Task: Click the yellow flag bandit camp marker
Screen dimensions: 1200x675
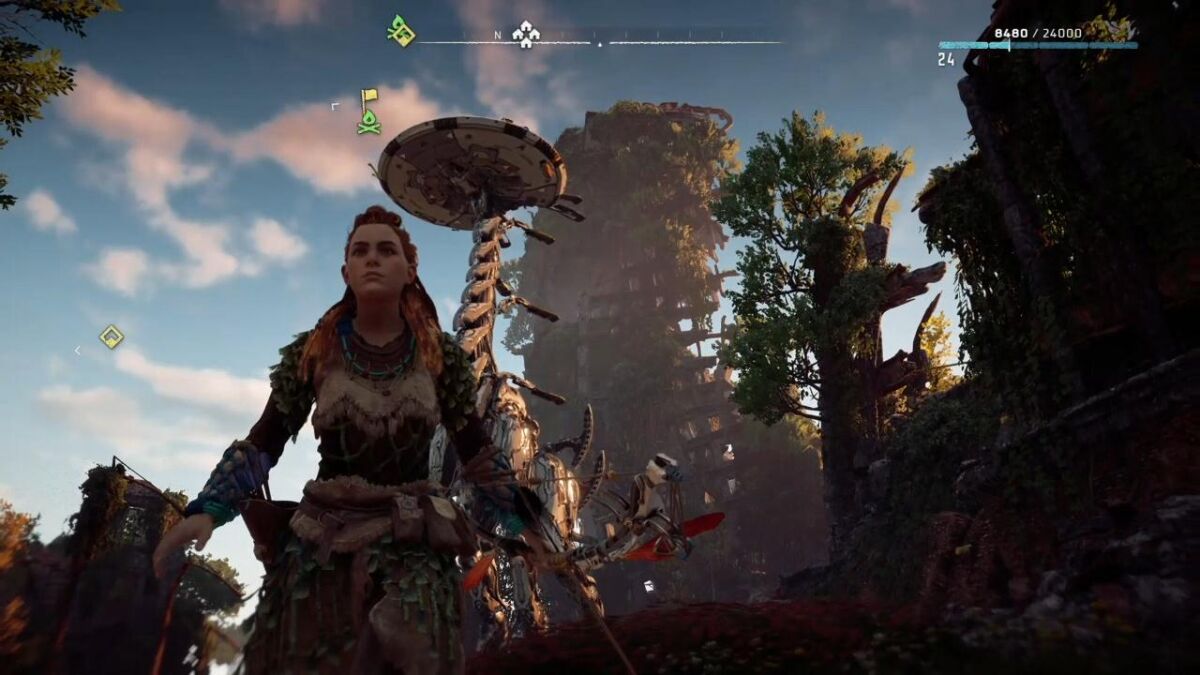Action: click(369, 111)
